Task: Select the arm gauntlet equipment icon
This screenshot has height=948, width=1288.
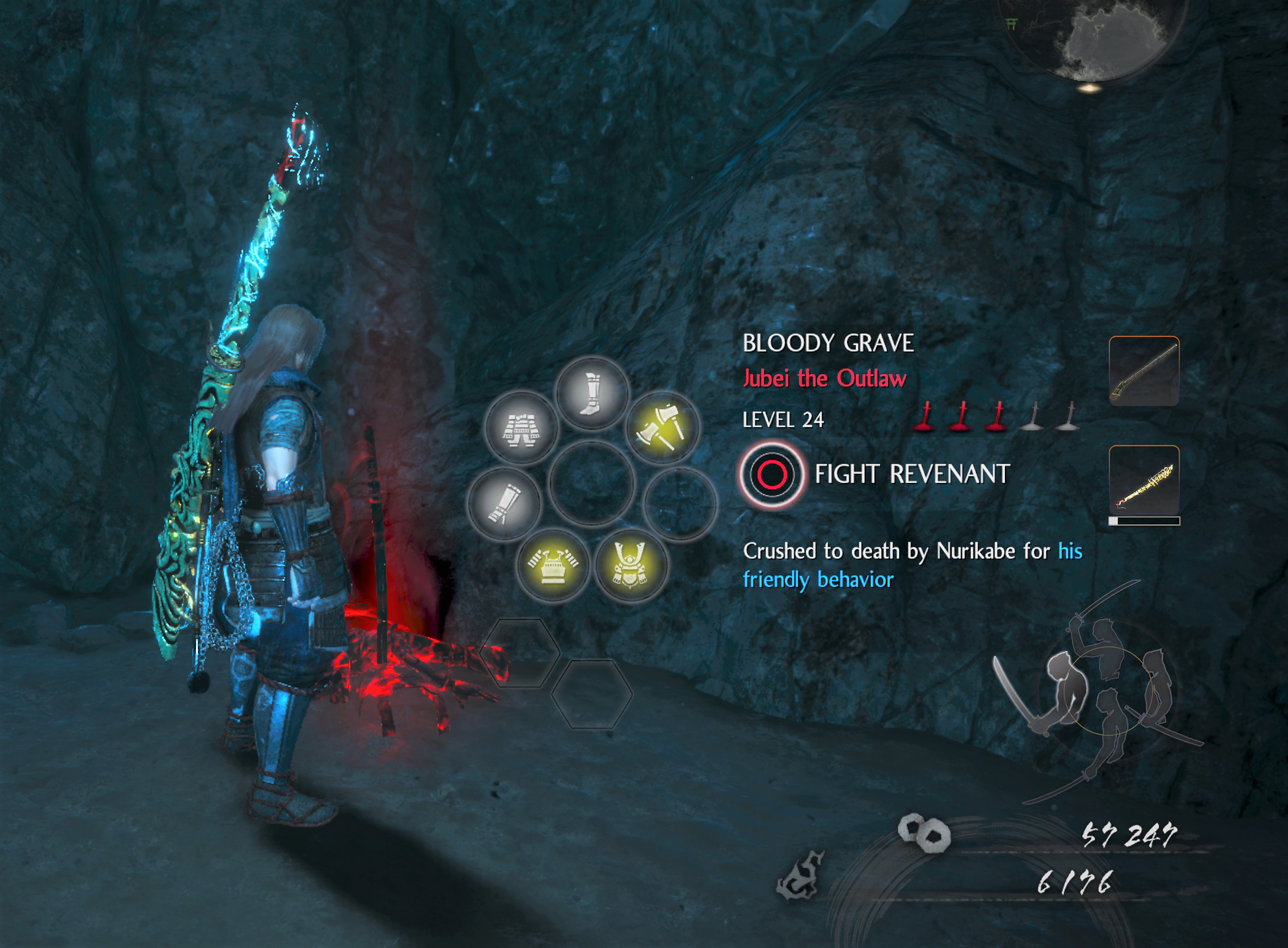Action: click(x=504, y=503)
